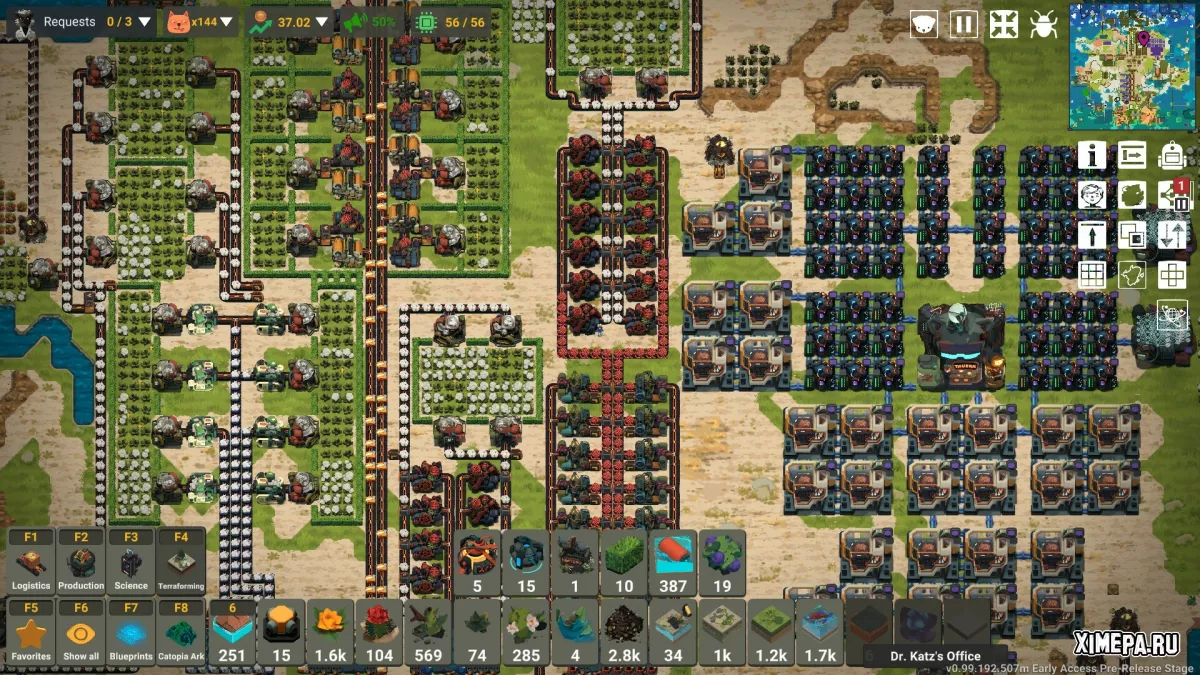Image resolution: width=1200 pixels, height=675 pixels.
Task: Click the minimap
Action: tap(1132, 65)
